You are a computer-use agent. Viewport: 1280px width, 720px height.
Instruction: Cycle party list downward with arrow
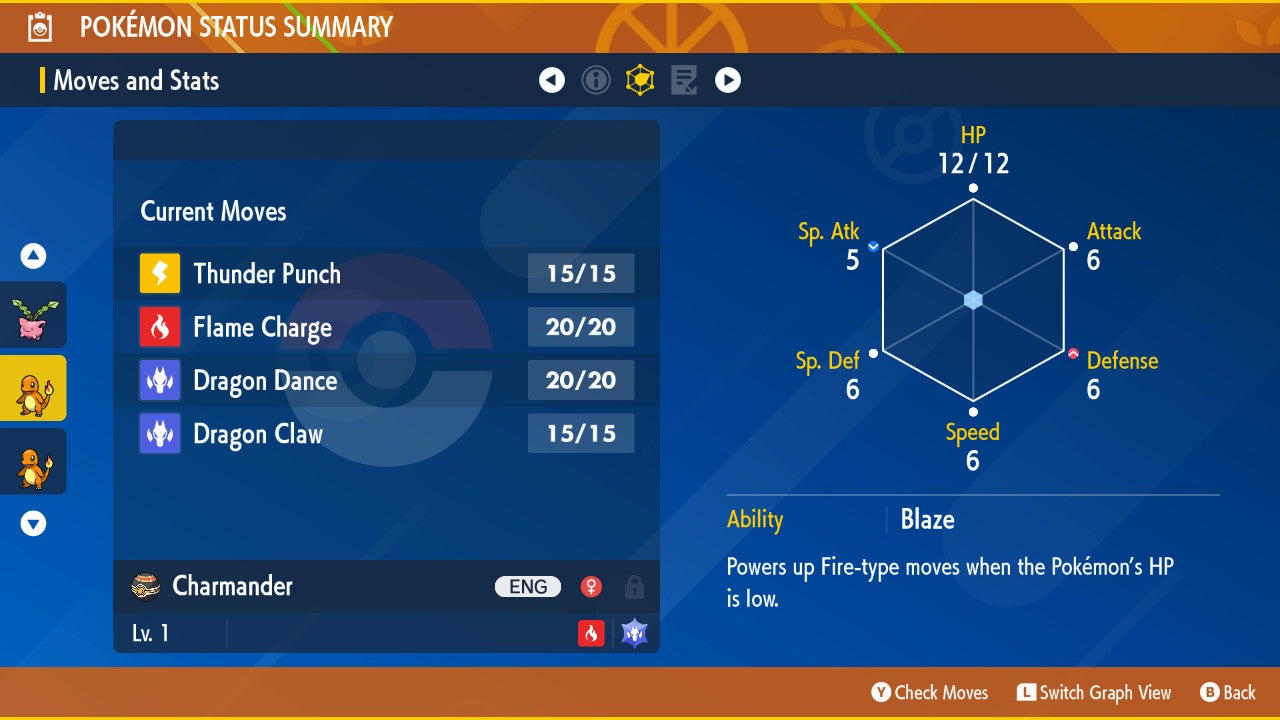[x=33, y=523]
